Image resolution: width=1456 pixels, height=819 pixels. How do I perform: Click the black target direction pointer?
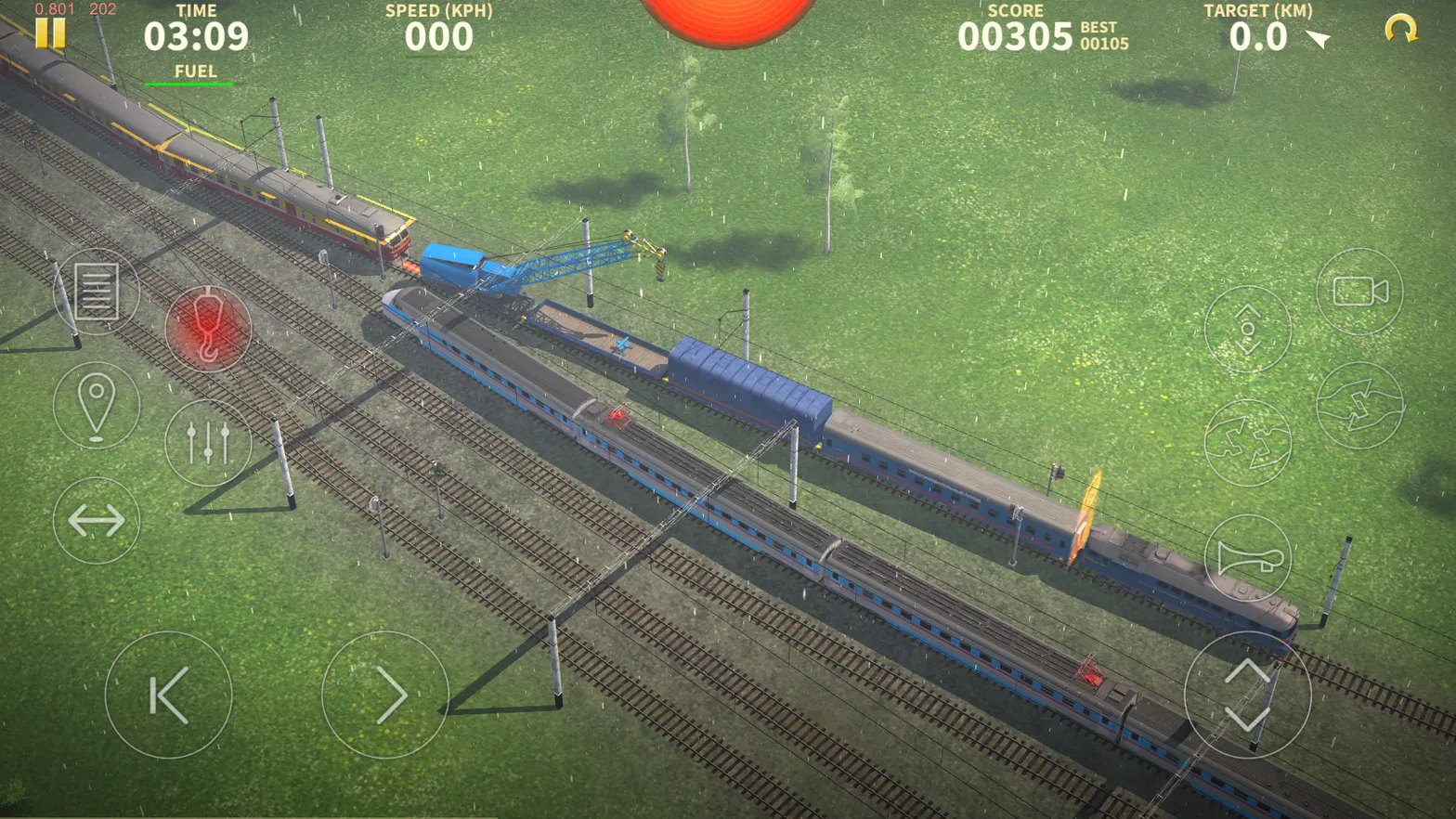[x=1318, y=39]
